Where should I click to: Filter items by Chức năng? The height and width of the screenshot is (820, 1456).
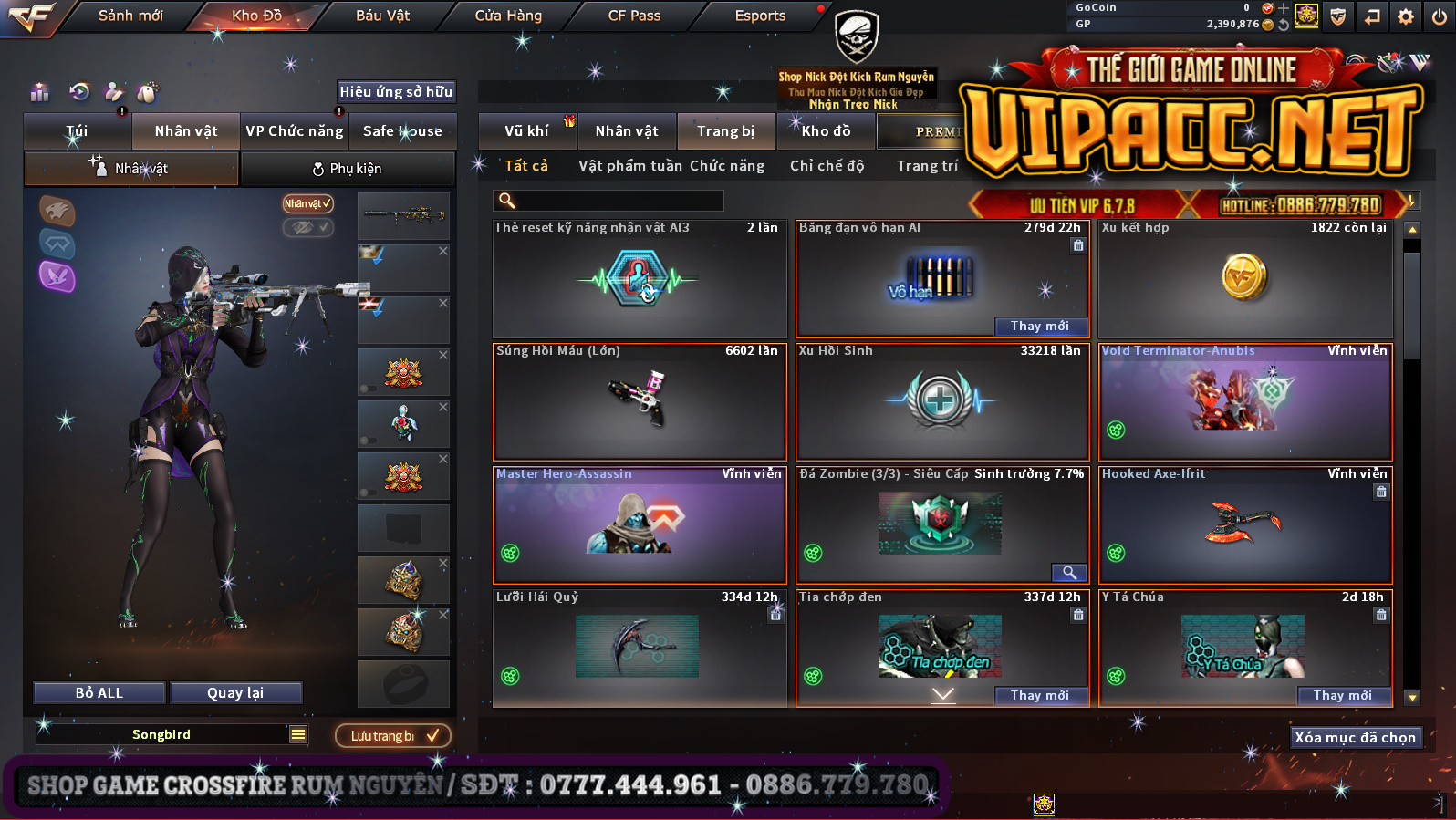pyautogui.click(x=727, y=166)
